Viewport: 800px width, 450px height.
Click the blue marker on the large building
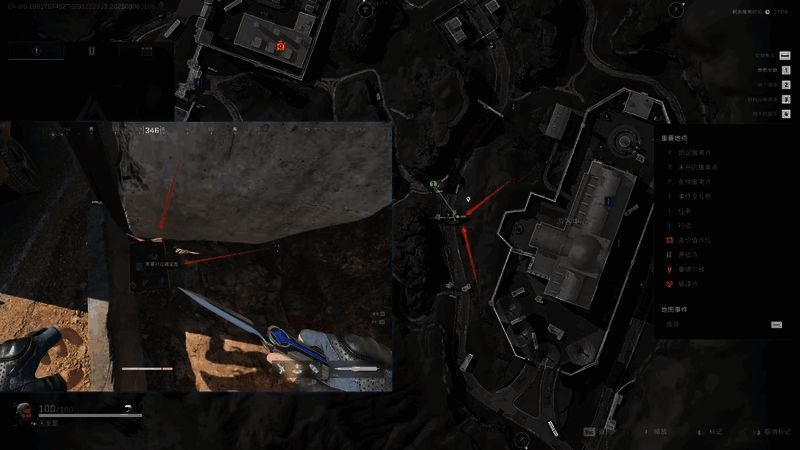tap(608, 201)
